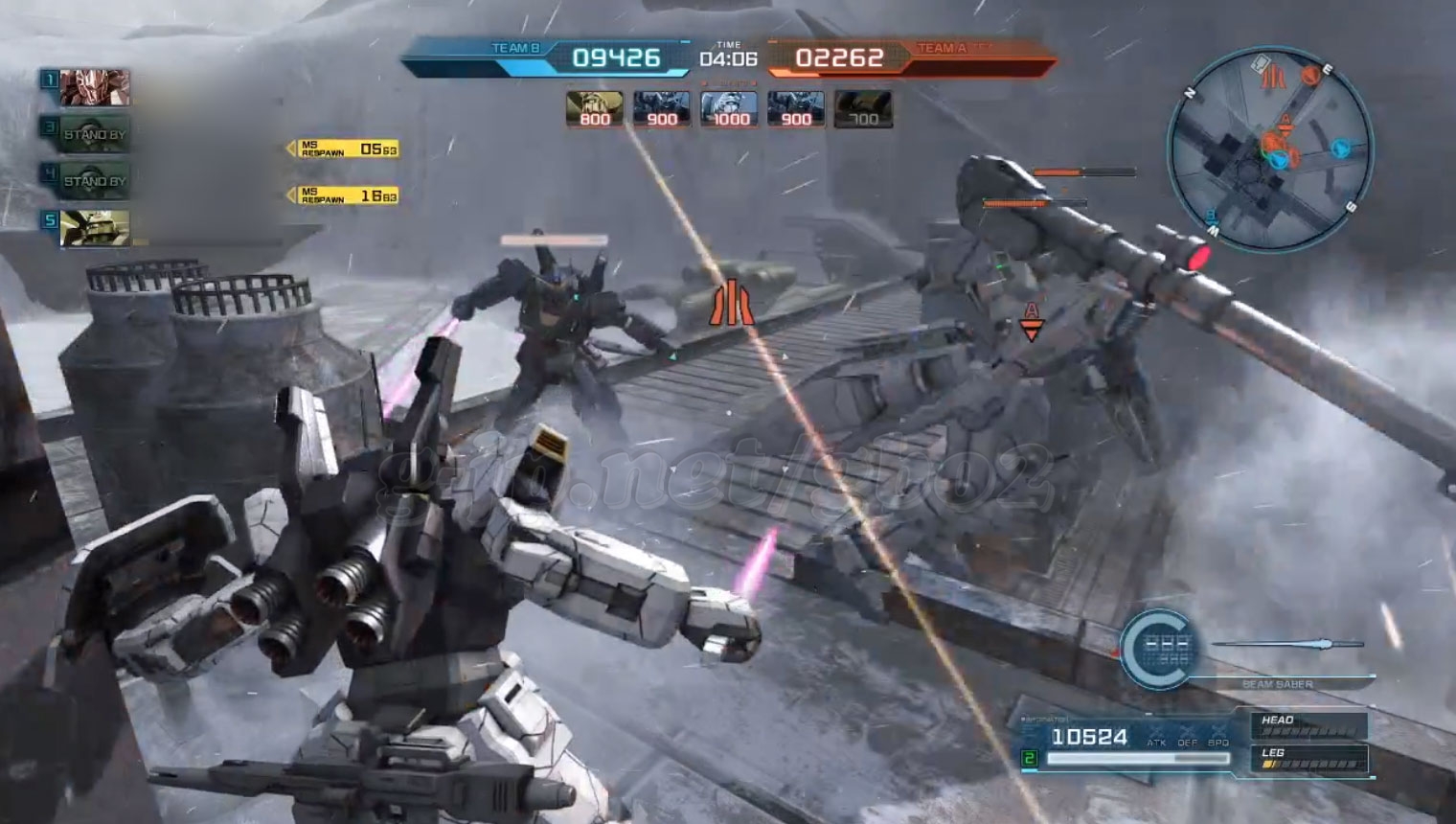Viewport: 1456px width, 824px height.
Task: Select player 1's pilot portrait
Action: click(94, 87)
